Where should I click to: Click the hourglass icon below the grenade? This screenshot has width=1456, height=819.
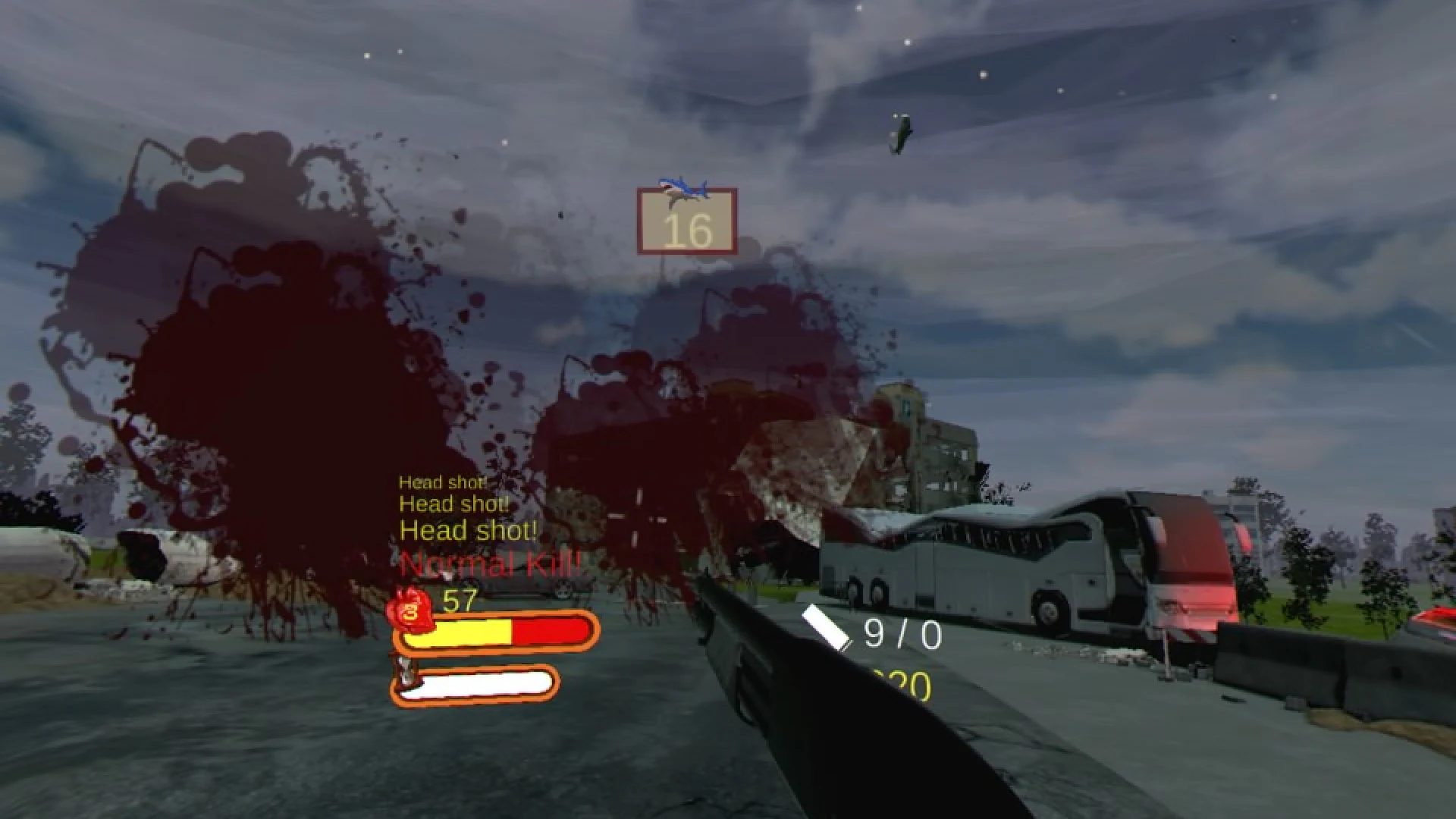404,671
